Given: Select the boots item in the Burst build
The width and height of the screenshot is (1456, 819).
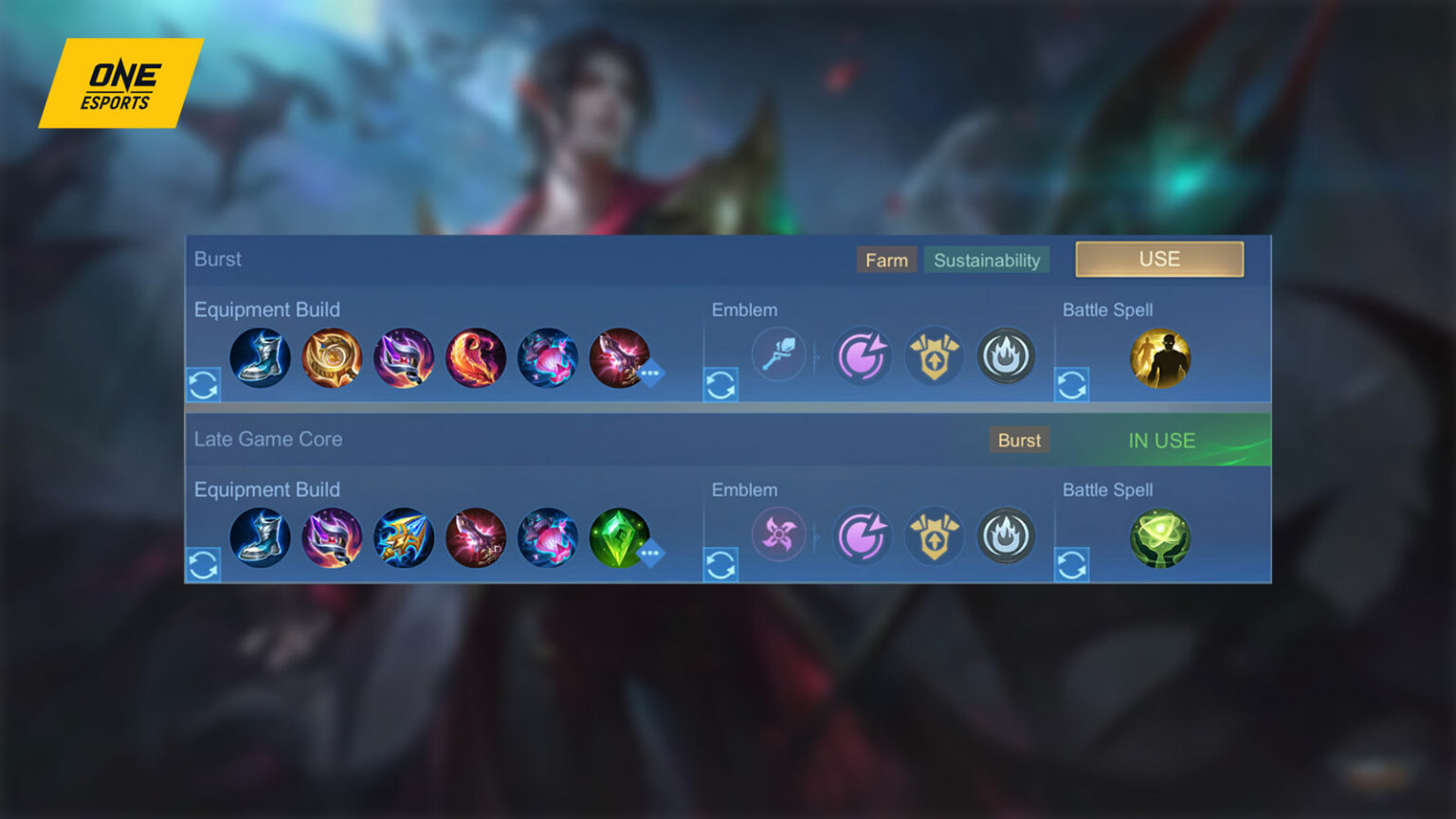Looking at the screenshot, I should (260, 357).
